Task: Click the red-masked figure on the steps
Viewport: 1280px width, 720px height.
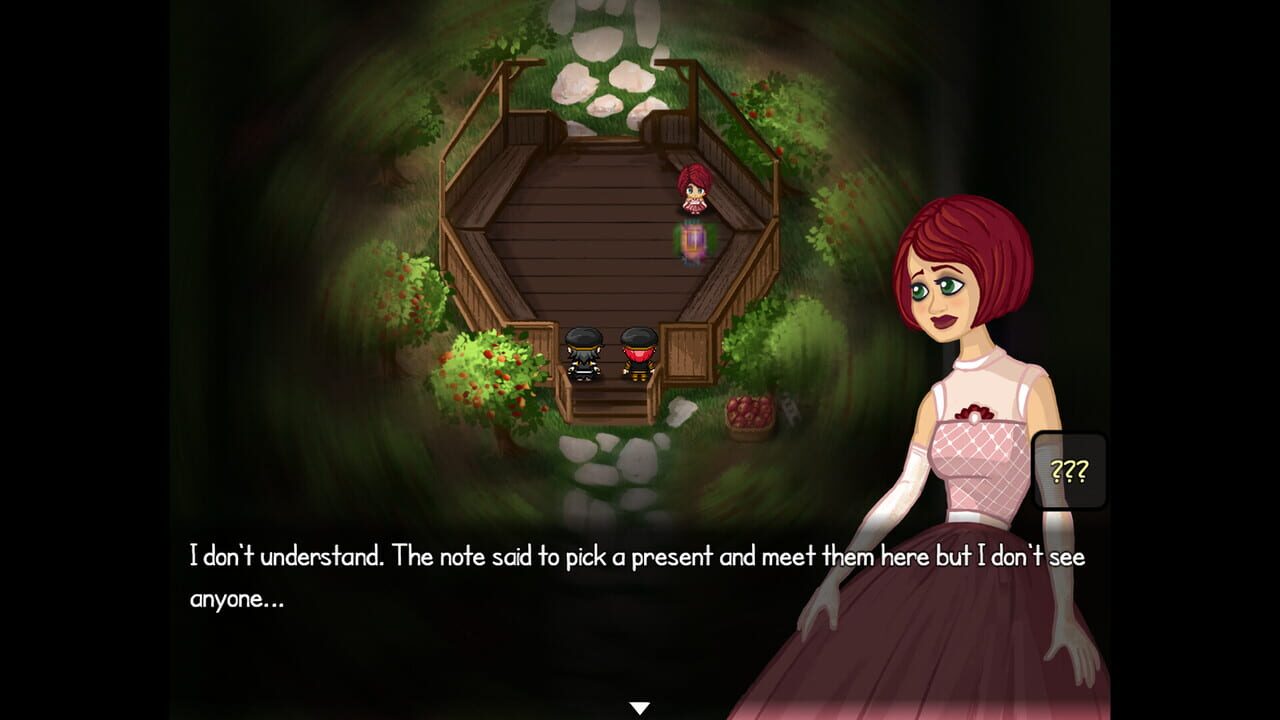Action: pos(637,355)
